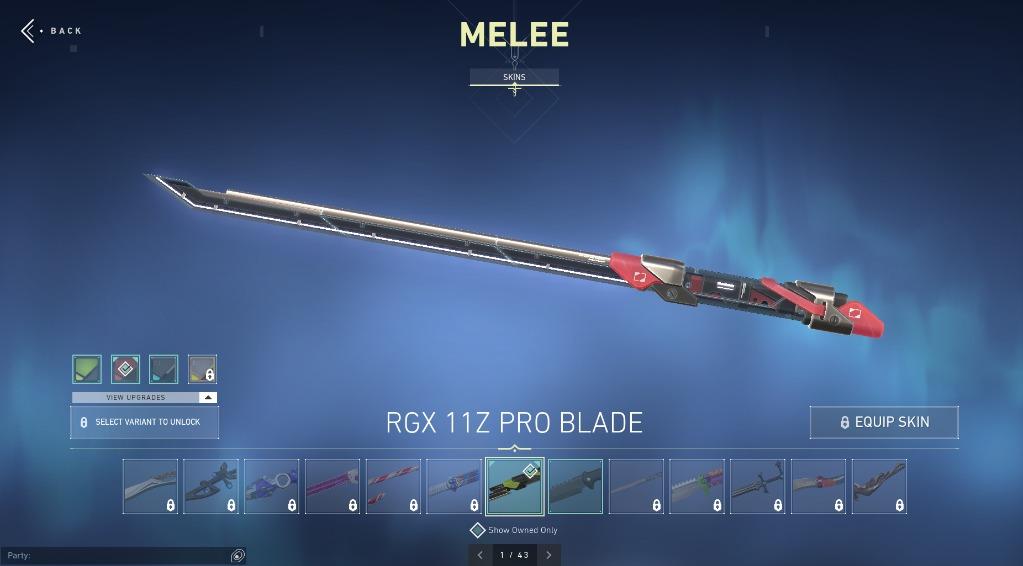Select the magenta blade skin thumbnail
Image resolution: width=1023 pixels, height=566 pixels.
[x=332, y=486]
